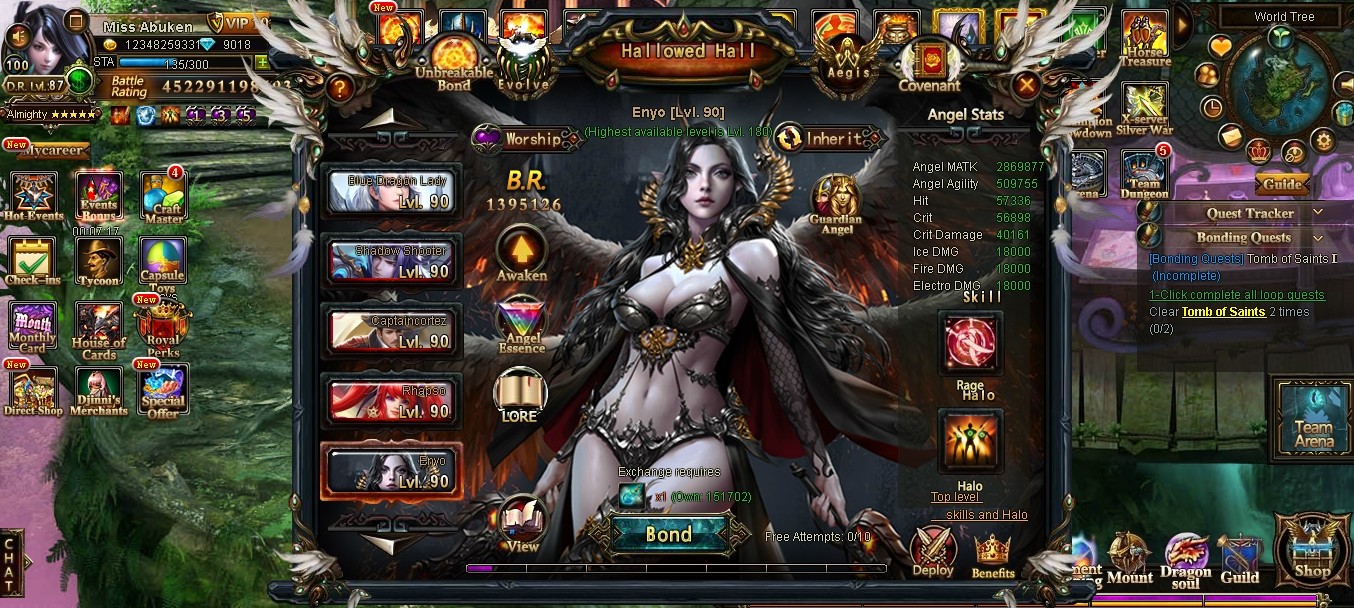
Task: Pick Captaincortez in the angel list
Action: (x=391, y=331)
